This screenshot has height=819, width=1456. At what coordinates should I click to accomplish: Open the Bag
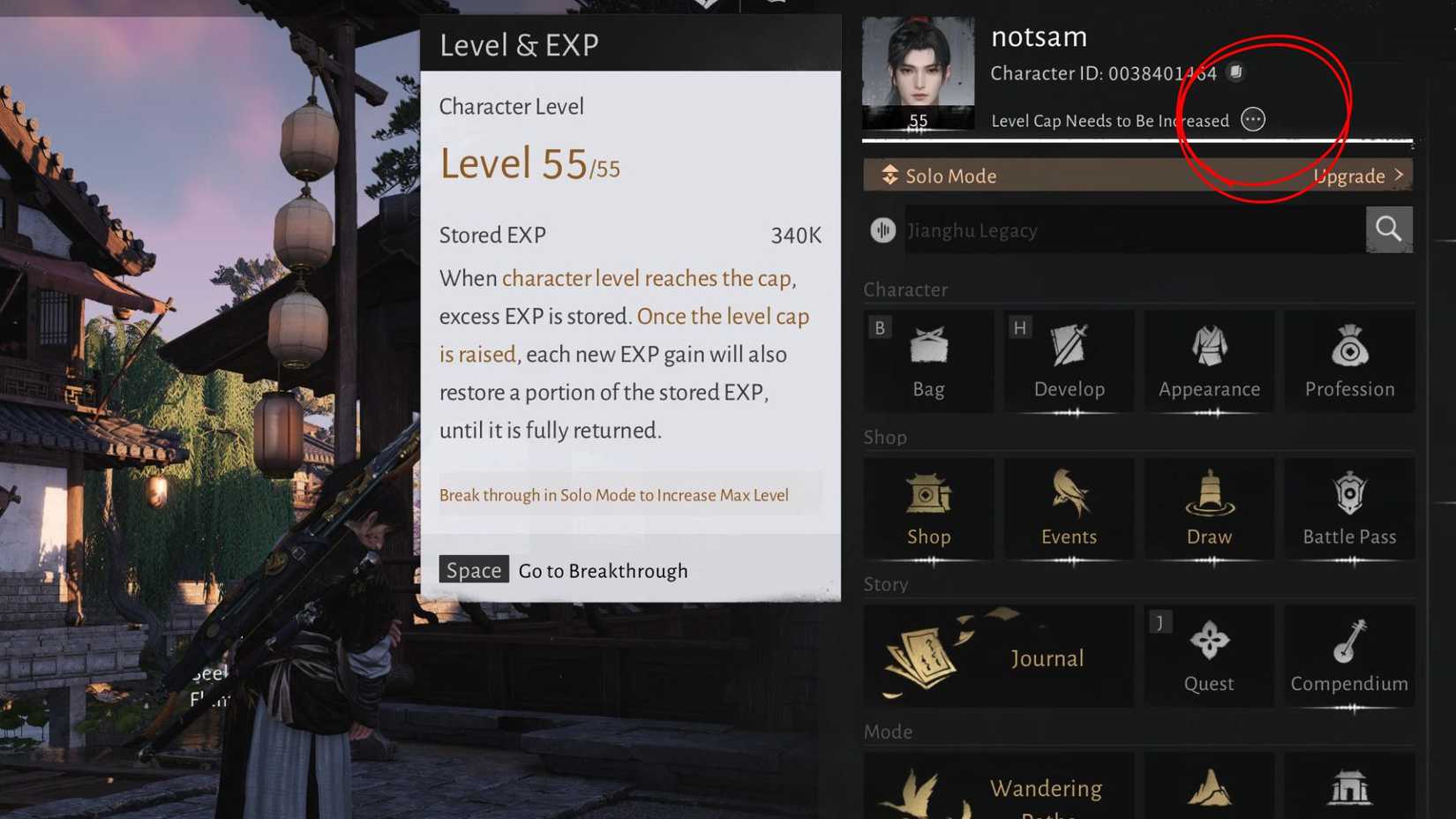(928, 360)
